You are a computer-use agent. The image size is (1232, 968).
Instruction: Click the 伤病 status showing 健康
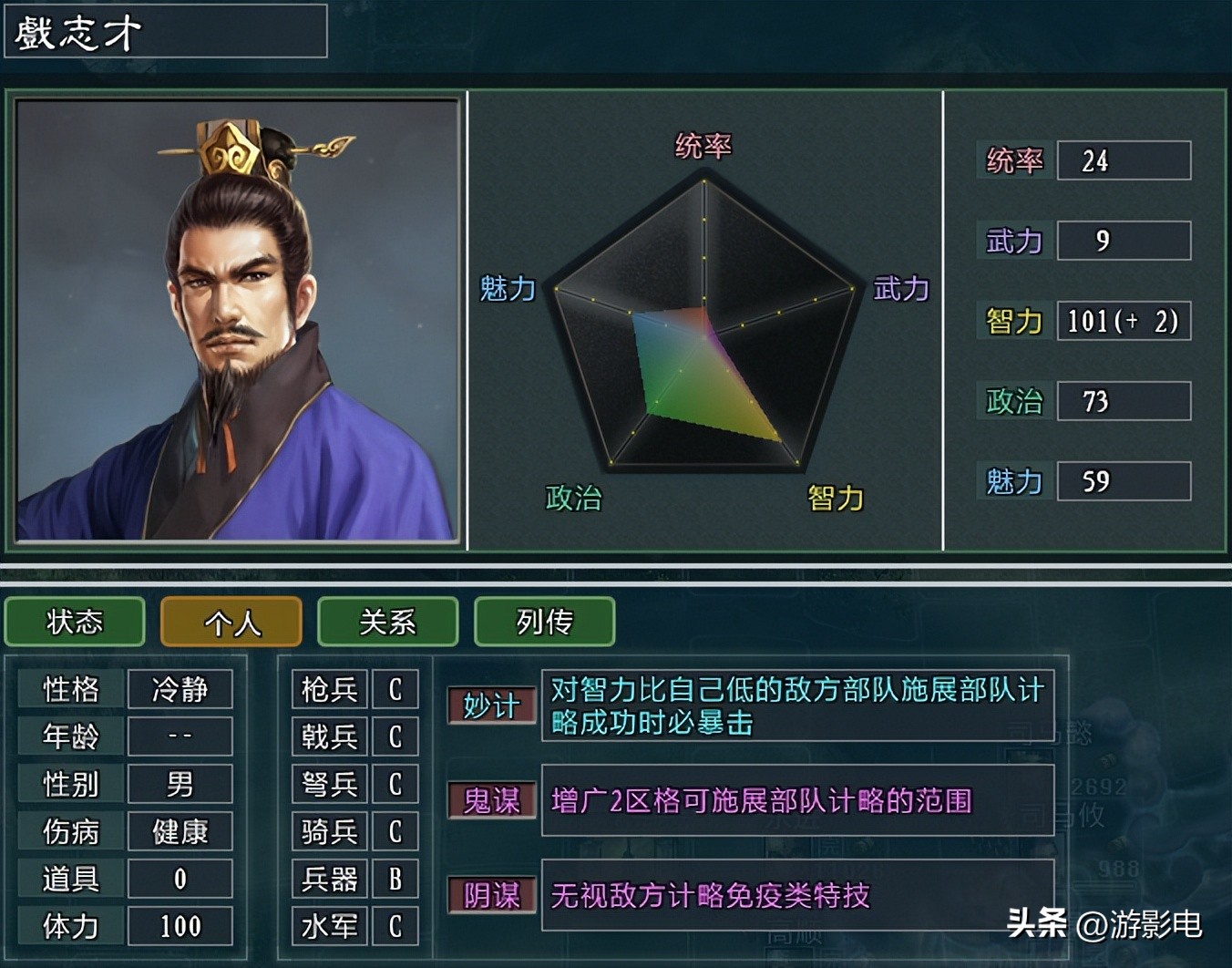(180, 831)
